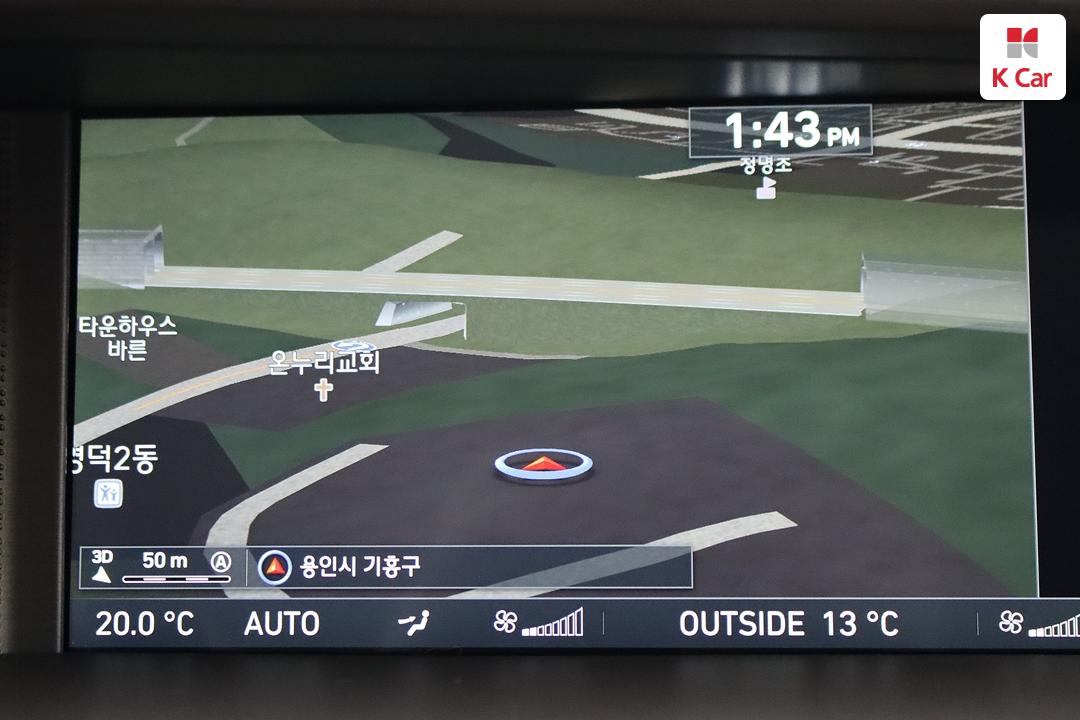
Task: Select the community center icon below 병덕2동
Action: pos(108,493)
